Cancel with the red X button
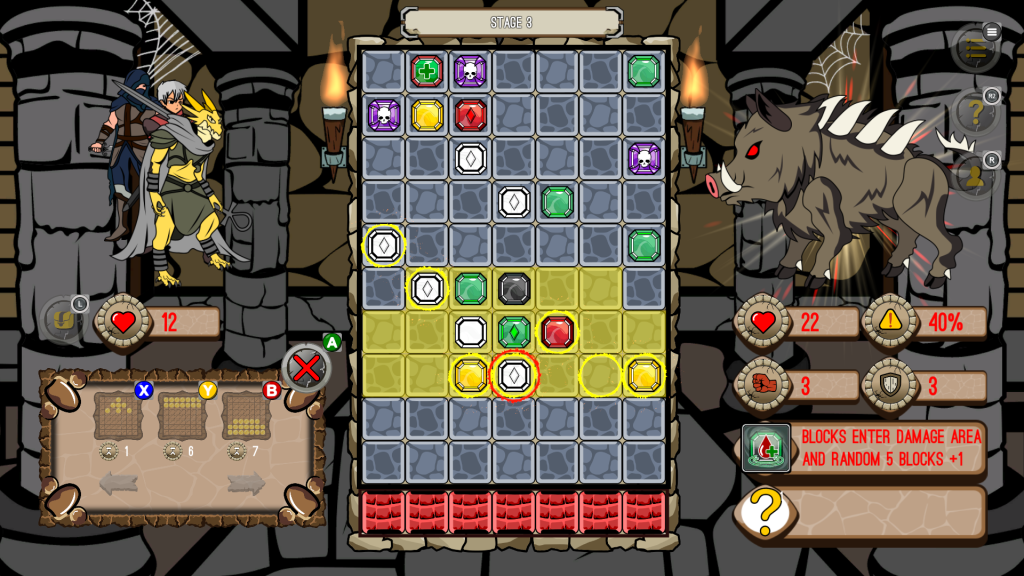Viewport: 1024px width, 576px height. tap(306, 368)
